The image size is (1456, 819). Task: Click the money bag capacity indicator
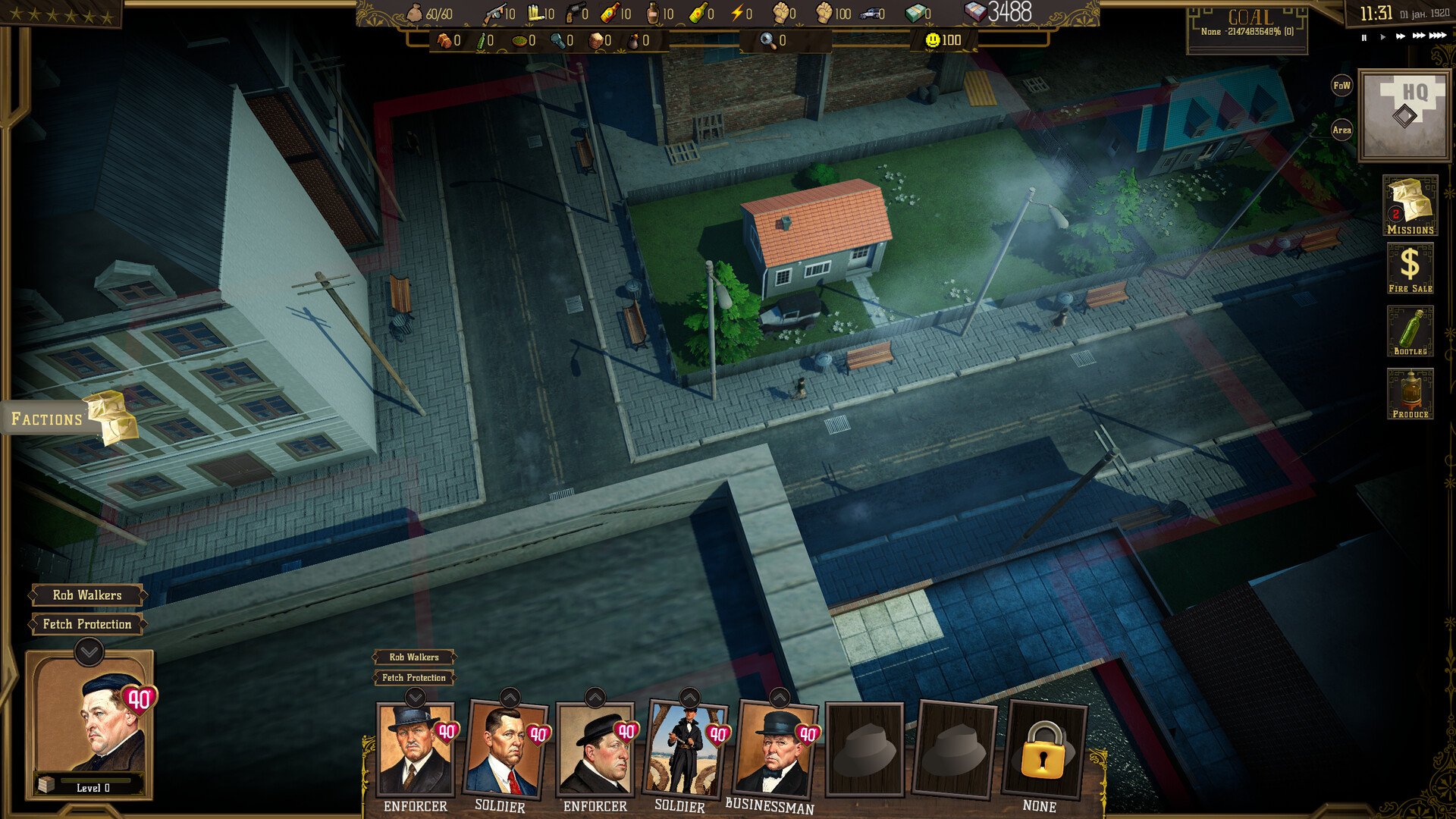pos(413,12)
